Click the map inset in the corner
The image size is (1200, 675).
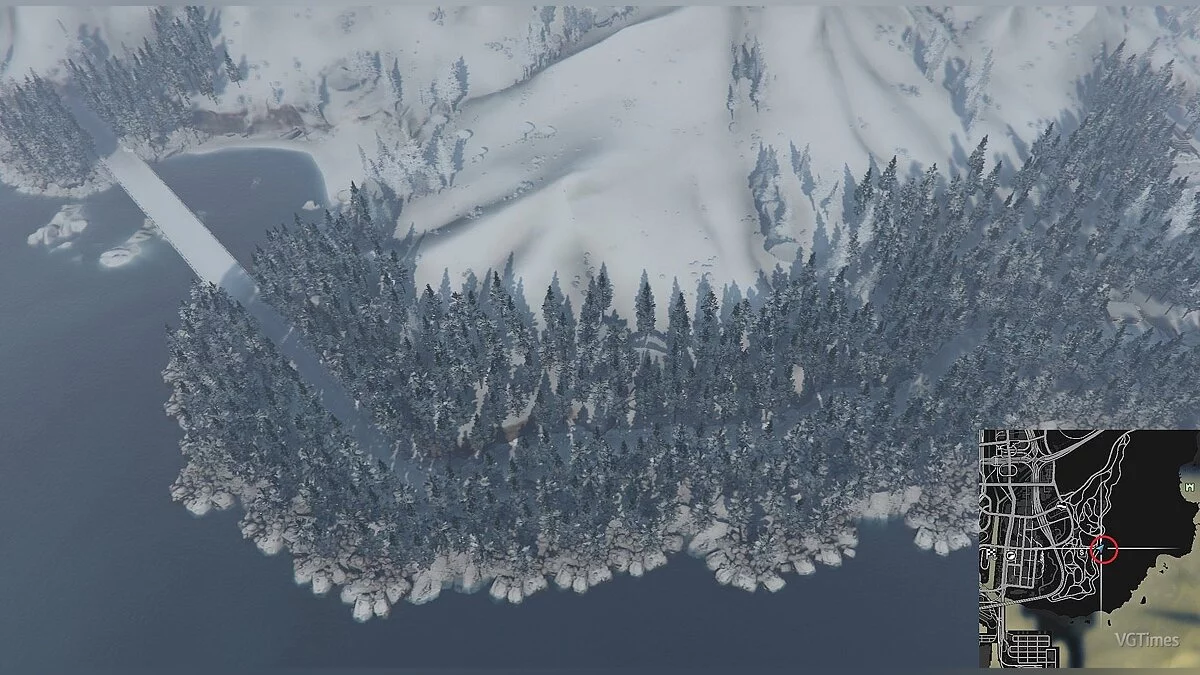pos(1089,548)
